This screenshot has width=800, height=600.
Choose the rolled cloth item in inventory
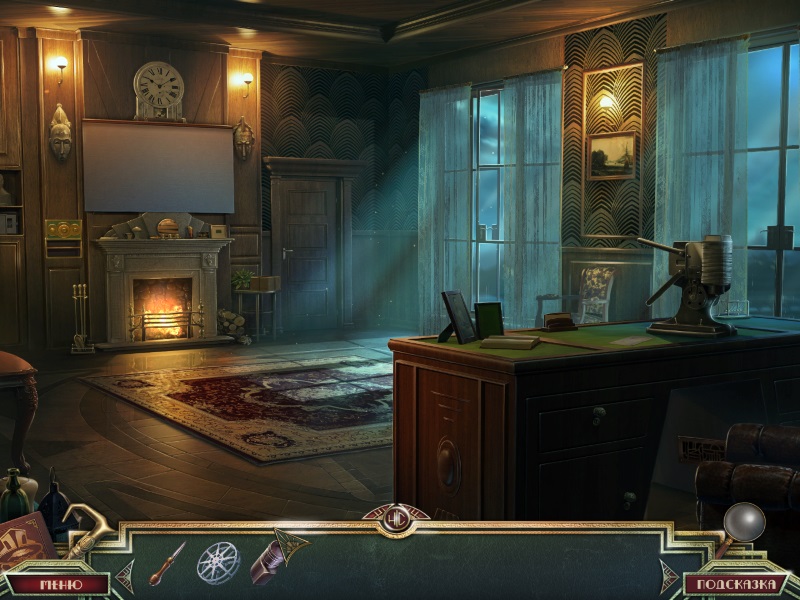[278, 555]
